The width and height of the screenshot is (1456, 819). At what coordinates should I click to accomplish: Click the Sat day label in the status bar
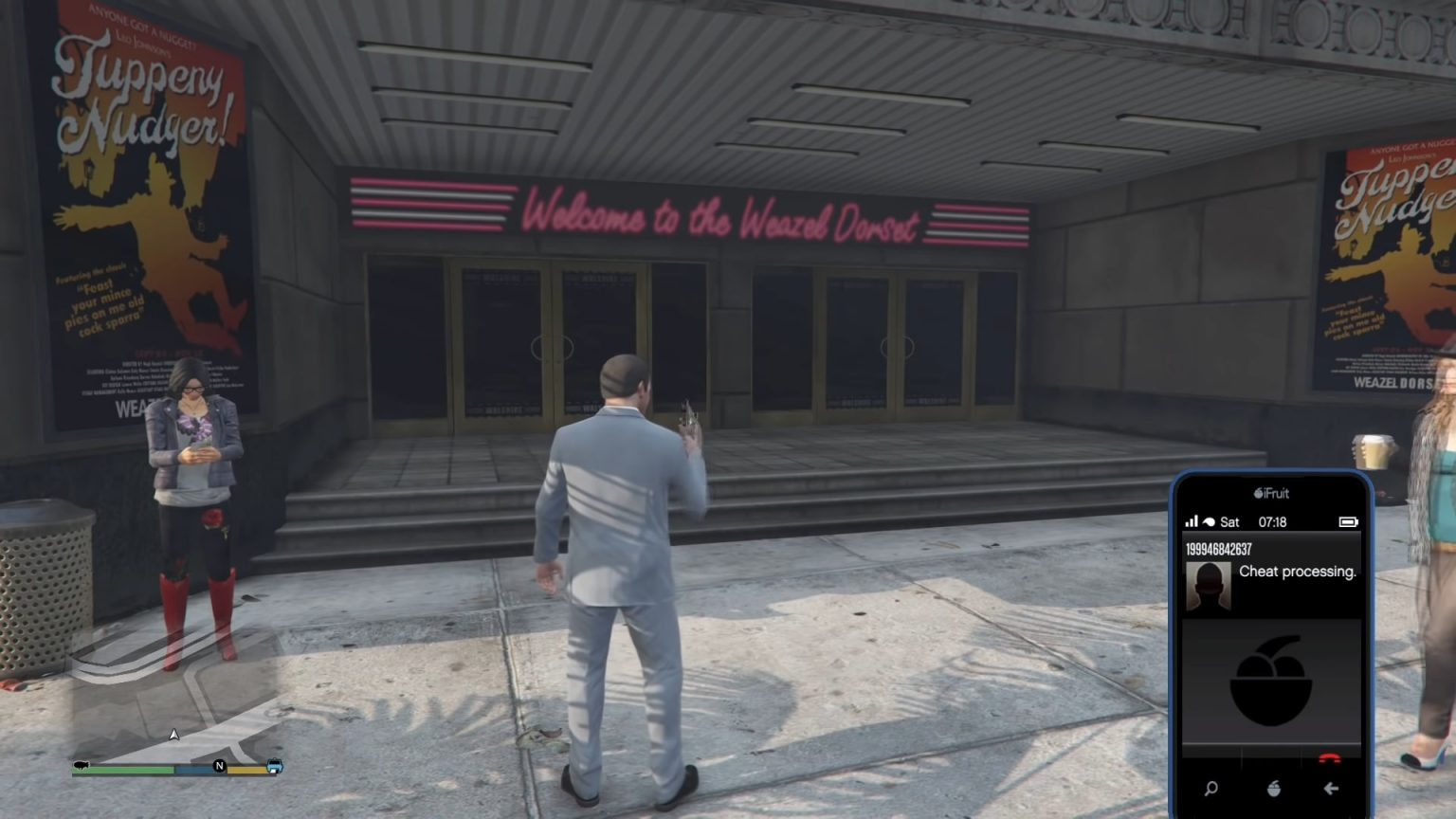[1231, 522]
